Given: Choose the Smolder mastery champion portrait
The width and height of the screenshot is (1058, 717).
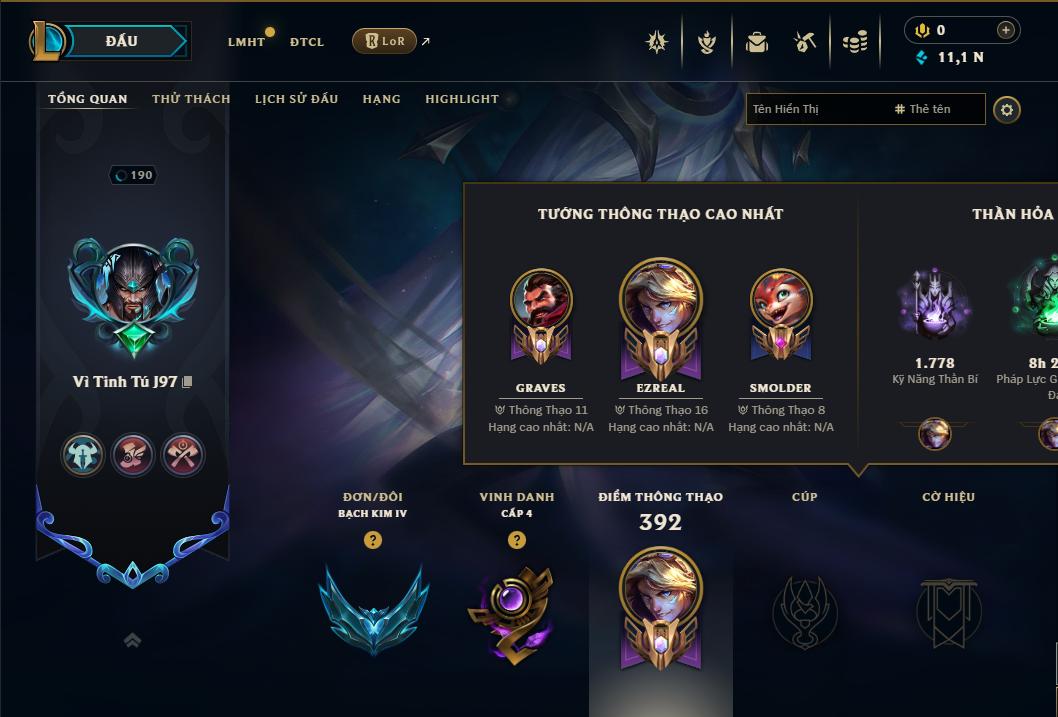Looking at the screenshot, I should (780, 302).
